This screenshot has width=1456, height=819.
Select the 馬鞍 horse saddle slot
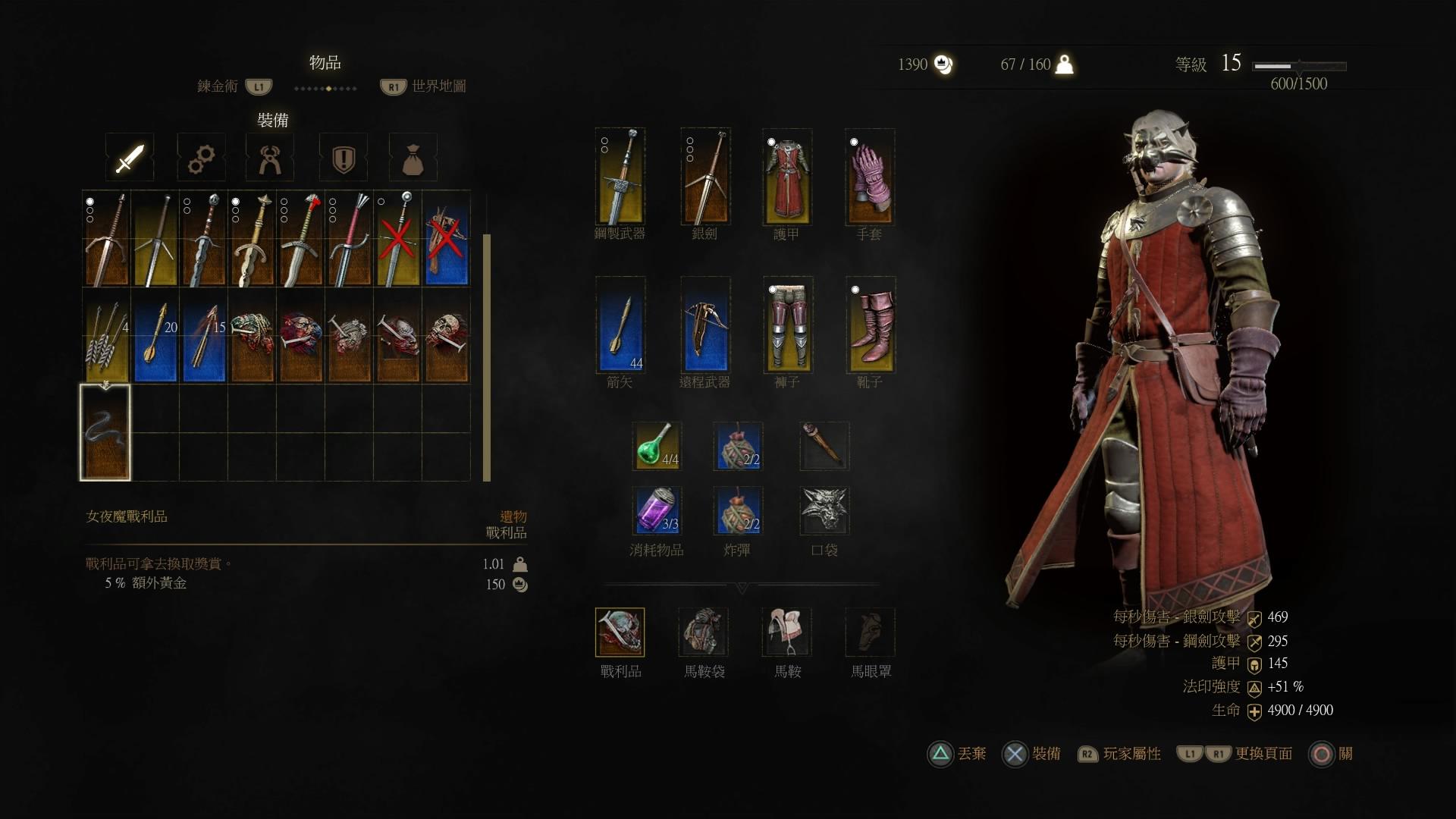[787, 632]
